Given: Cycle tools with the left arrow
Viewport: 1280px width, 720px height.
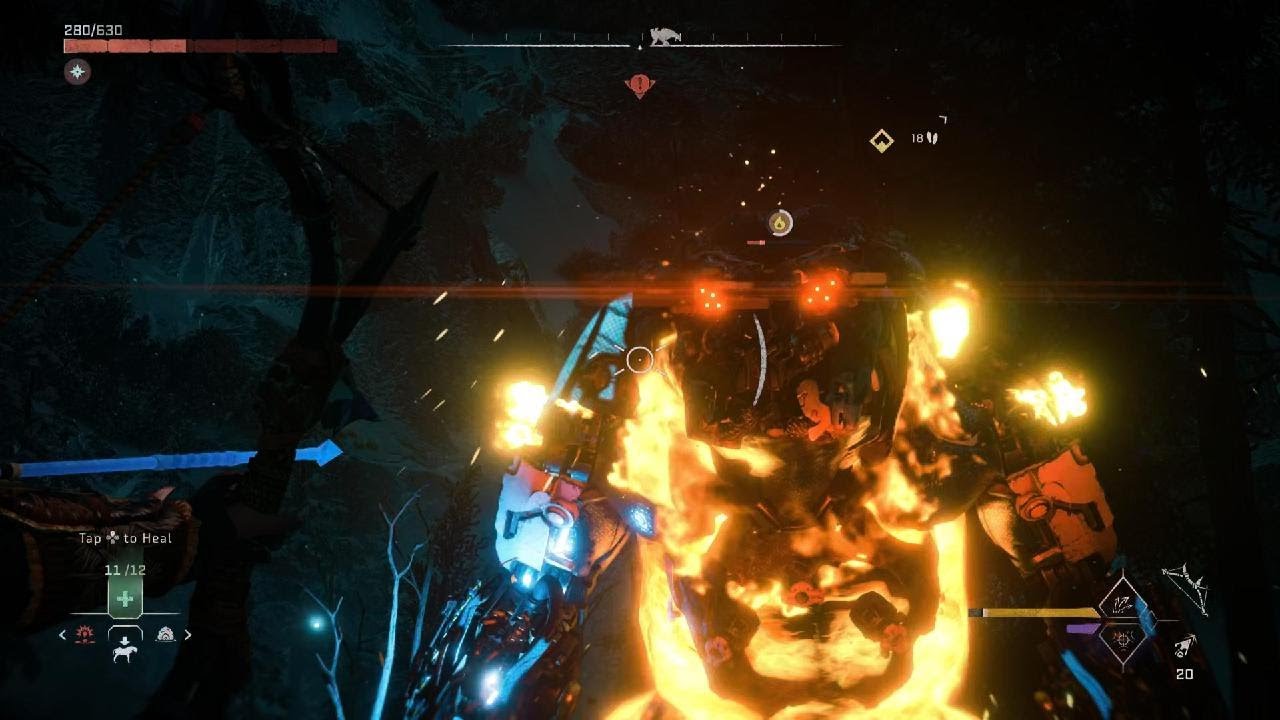Looking at the screenshot, I should click(x=63, y=634).
